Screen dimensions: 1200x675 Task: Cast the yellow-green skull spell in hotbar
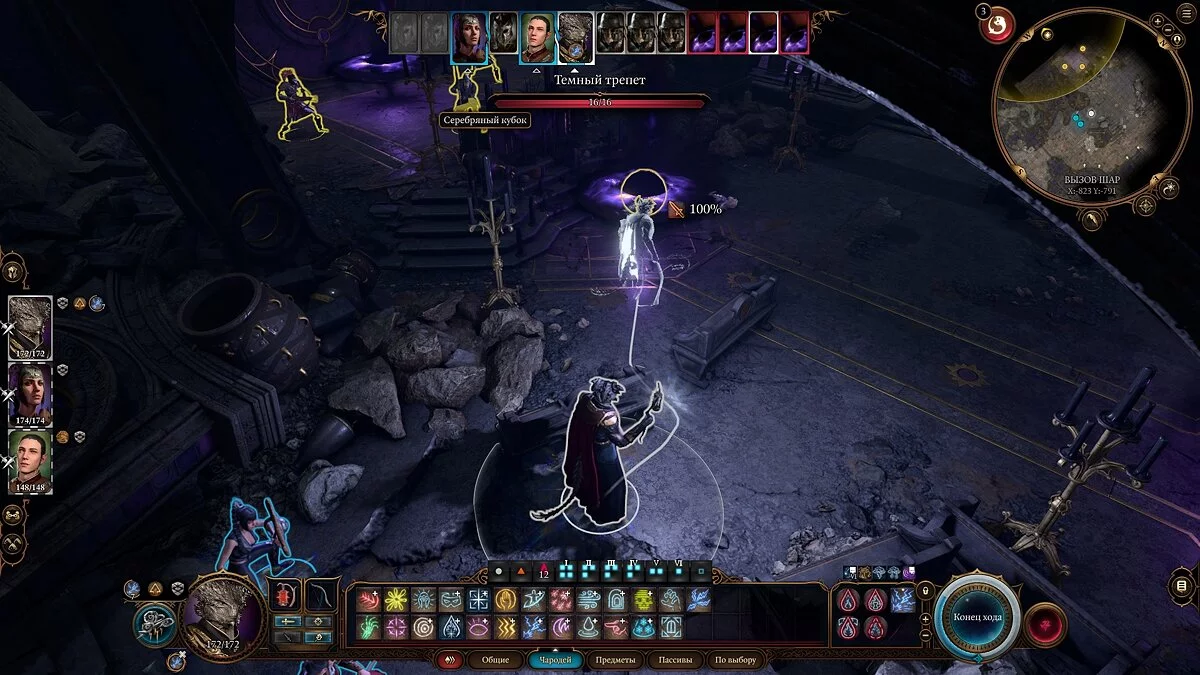tap(643, 600)
